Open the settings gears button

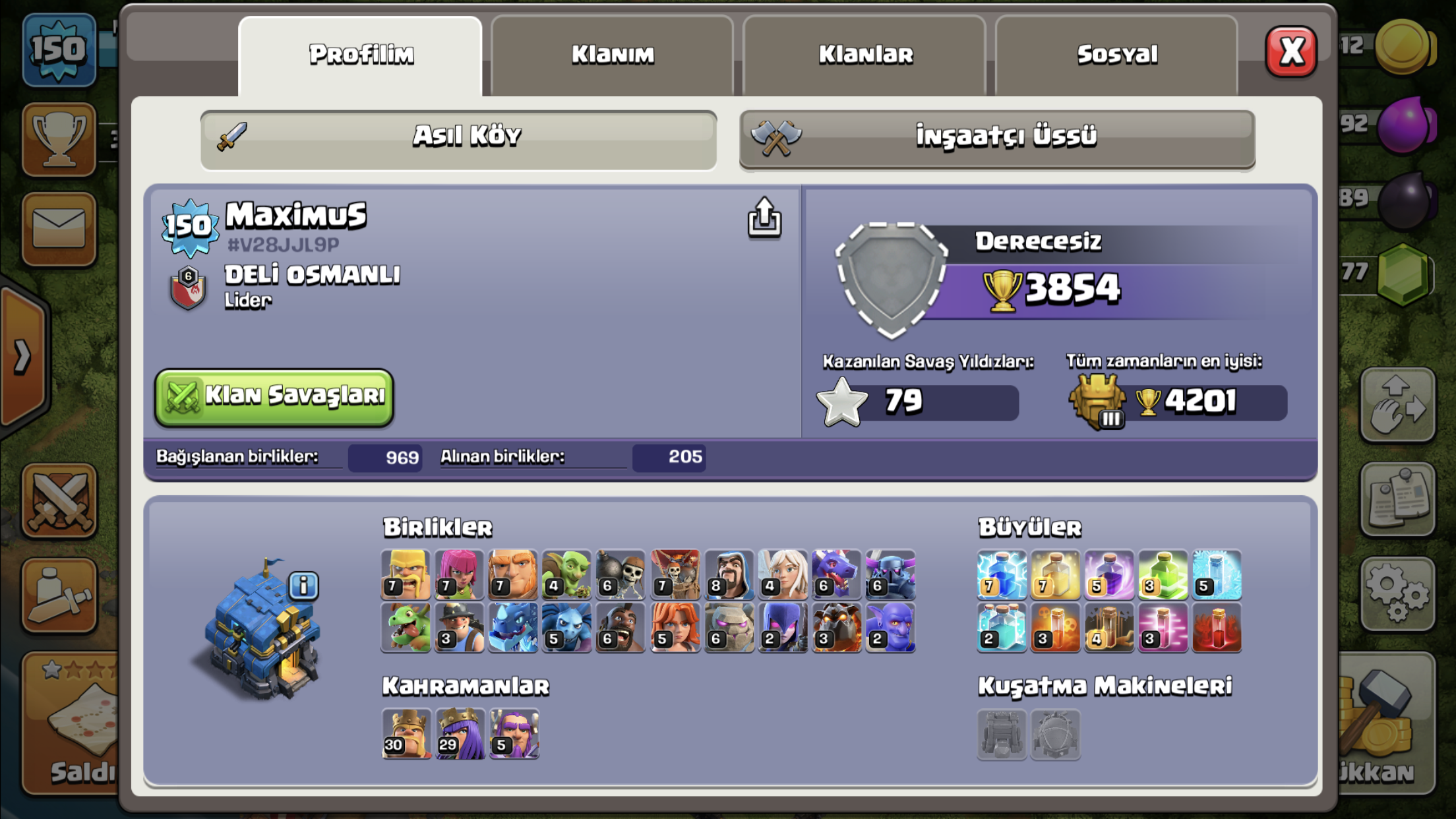tap(1397, 593)
